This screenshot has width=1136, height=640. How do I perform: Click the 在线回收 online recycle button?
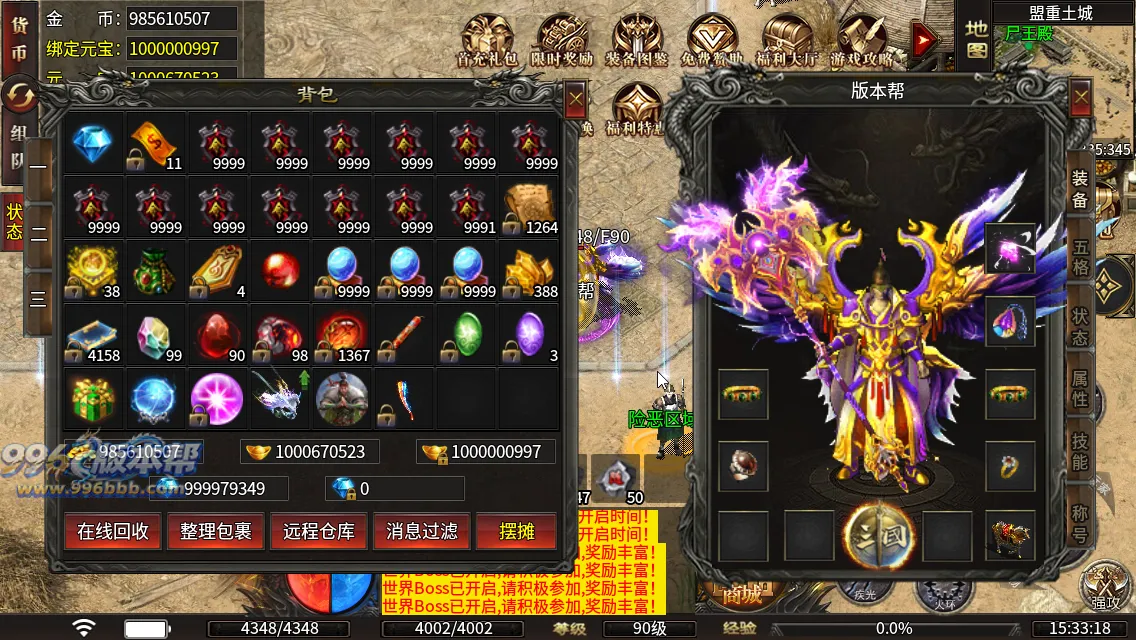click(113, 532)
